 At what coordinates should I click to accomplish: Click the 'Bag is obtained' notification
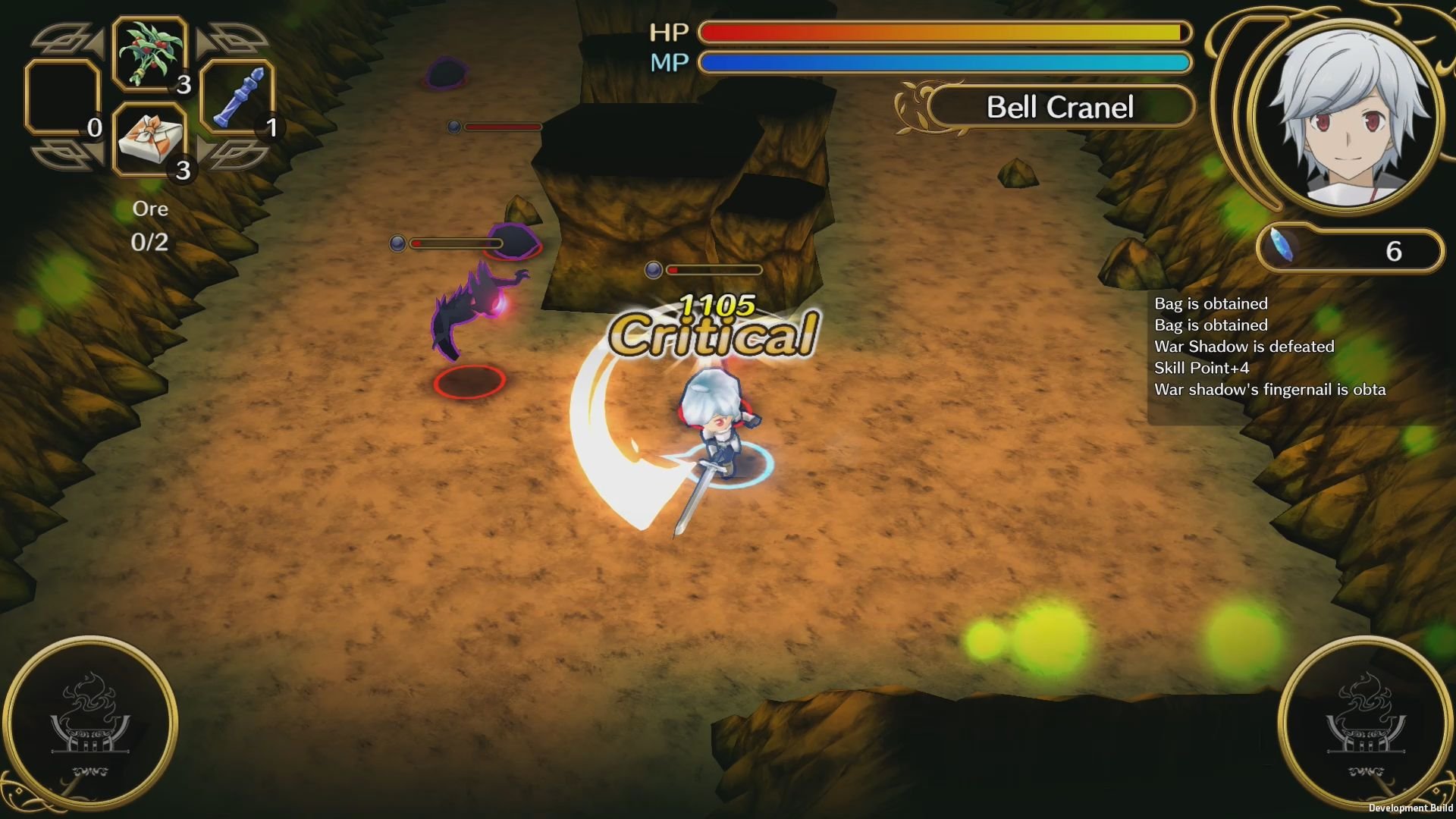pos(1211,303)
